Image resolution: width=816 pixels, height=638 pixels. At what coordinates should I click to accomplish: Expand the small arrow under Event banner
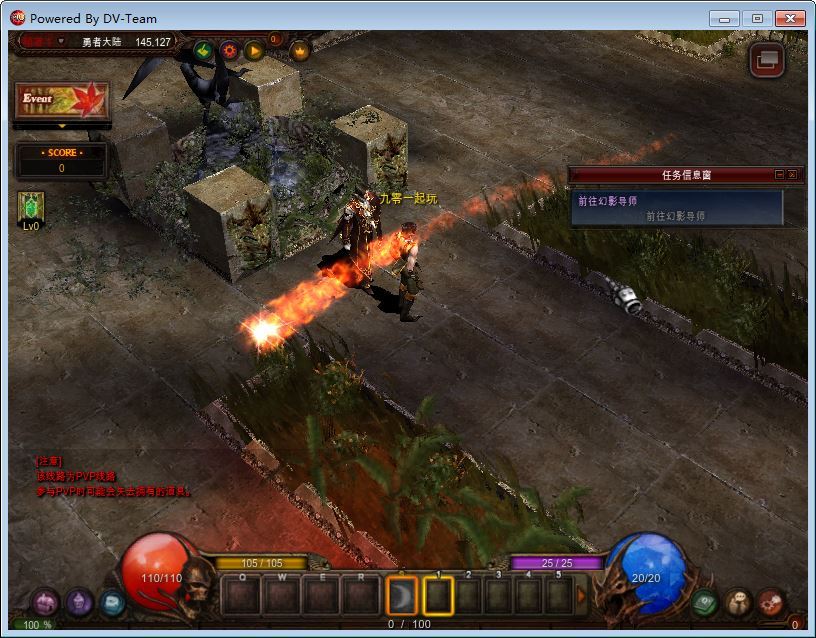[x=61, y=126]
